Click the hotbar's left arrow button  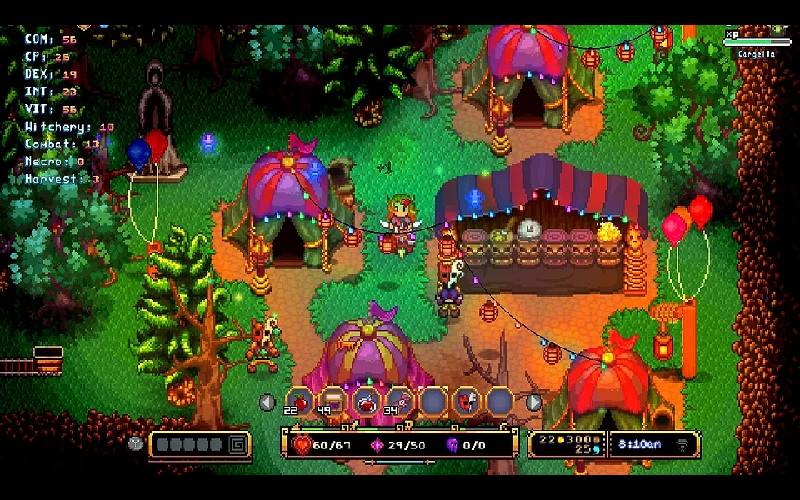[267, 402]
